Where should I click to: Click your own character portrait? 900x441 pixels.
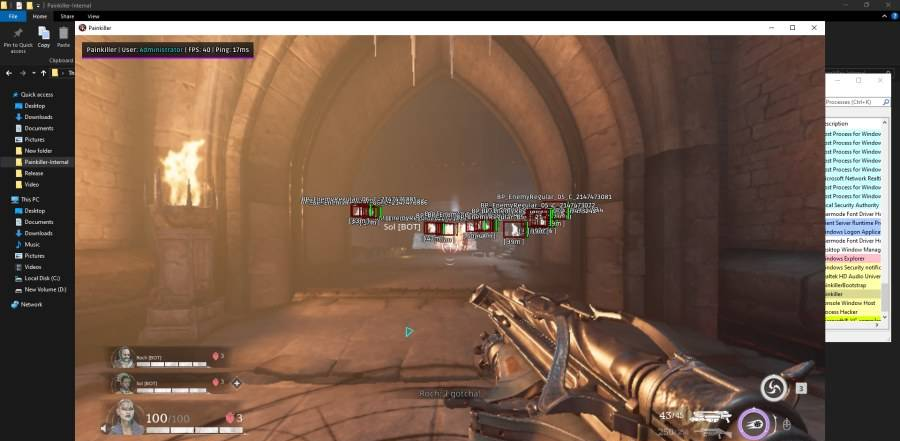click(x=127, y=413)
